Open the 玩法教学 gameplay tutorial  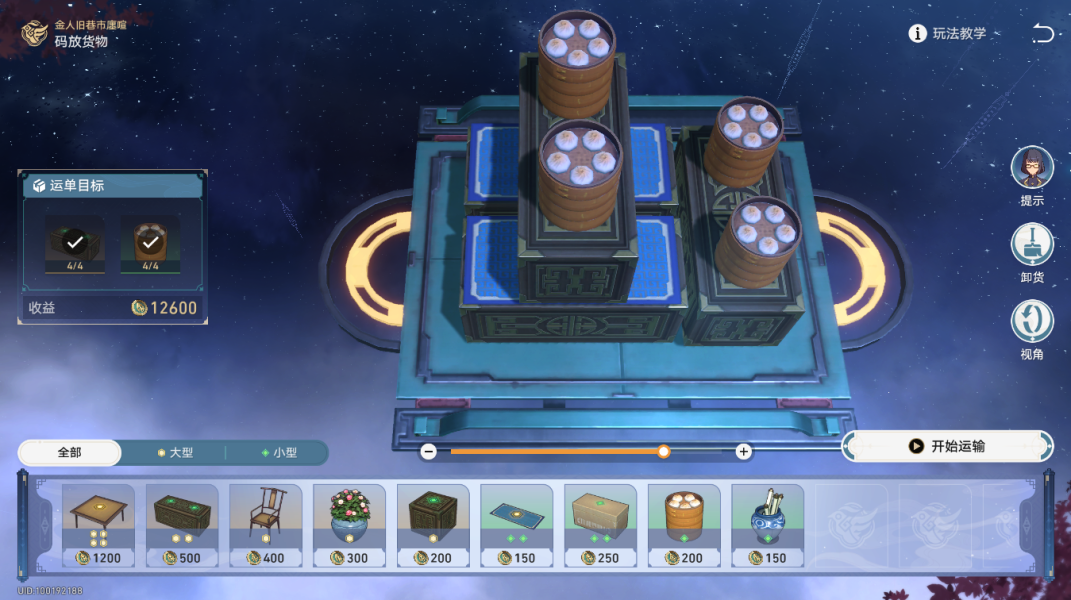[x=947, y=34]
